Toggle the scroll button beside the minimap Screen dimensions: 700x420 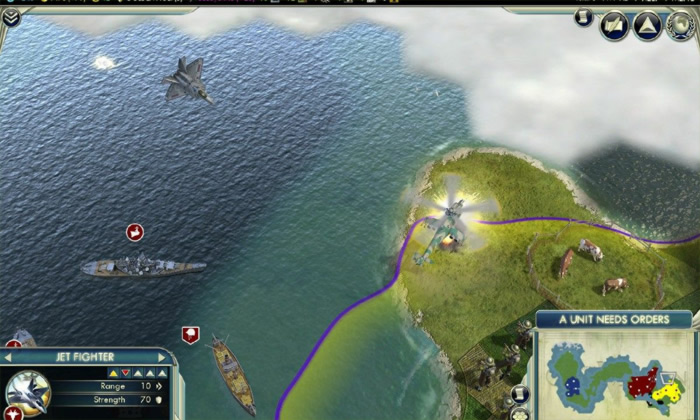click(x=519, y=395)
